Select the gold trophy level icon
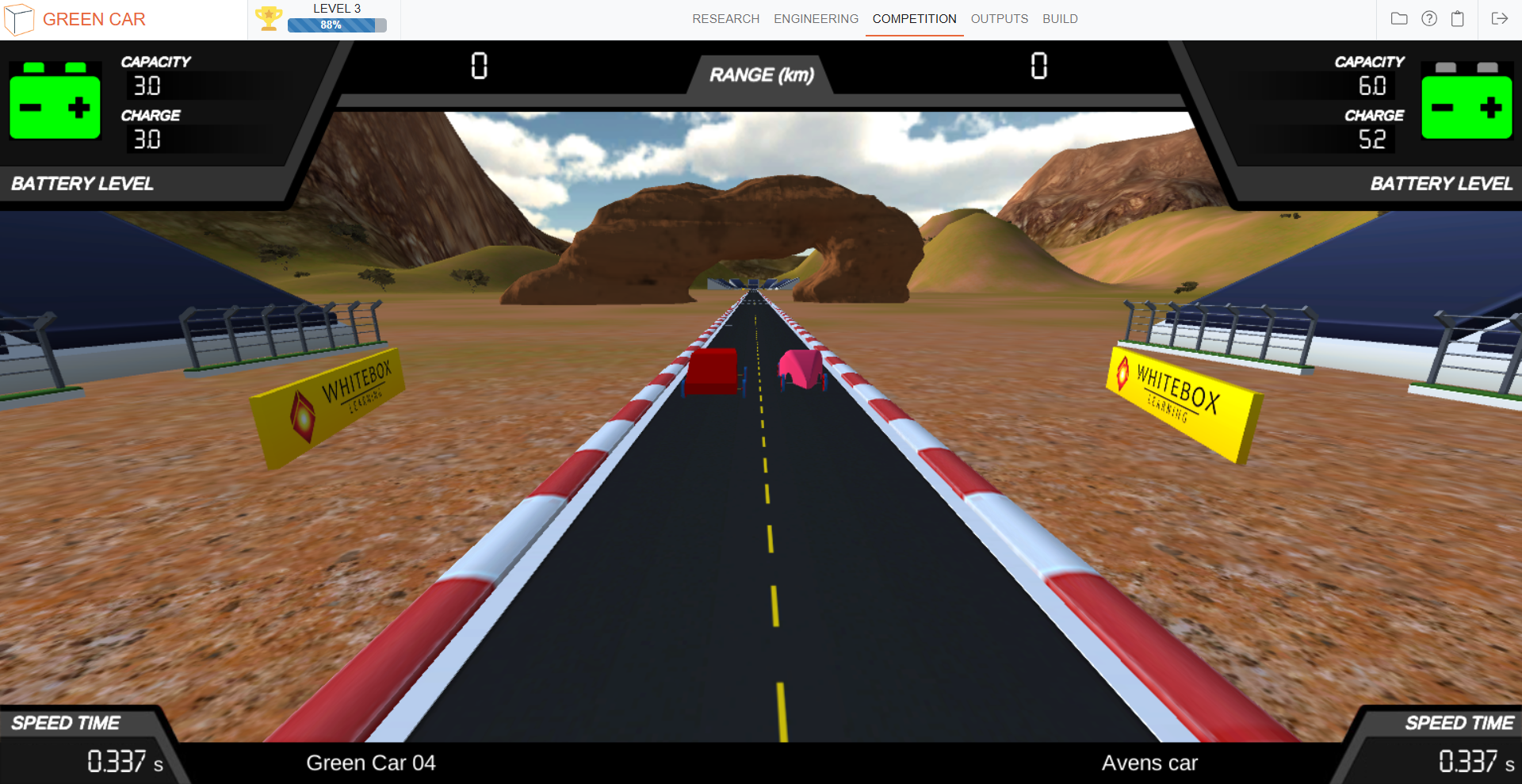The image size is (1522, 784). tap(269, 18)
